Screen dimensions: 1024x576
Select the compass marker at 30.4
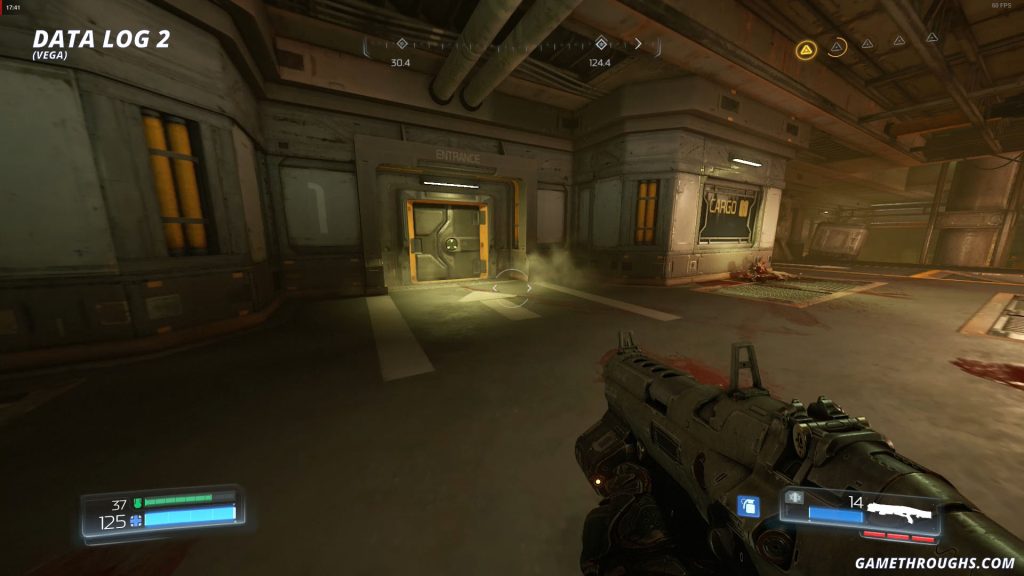[401, 44]
